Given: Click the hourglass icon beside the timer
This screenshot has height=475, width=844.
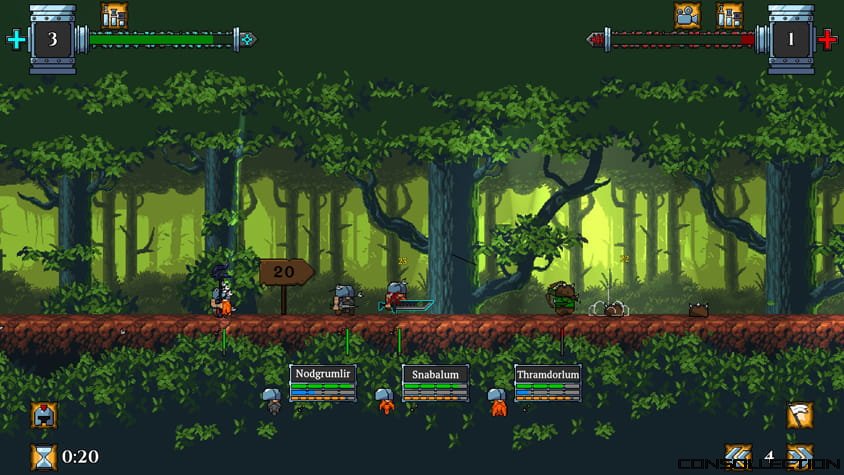Looking at the screenshot, I should [44, 457].
